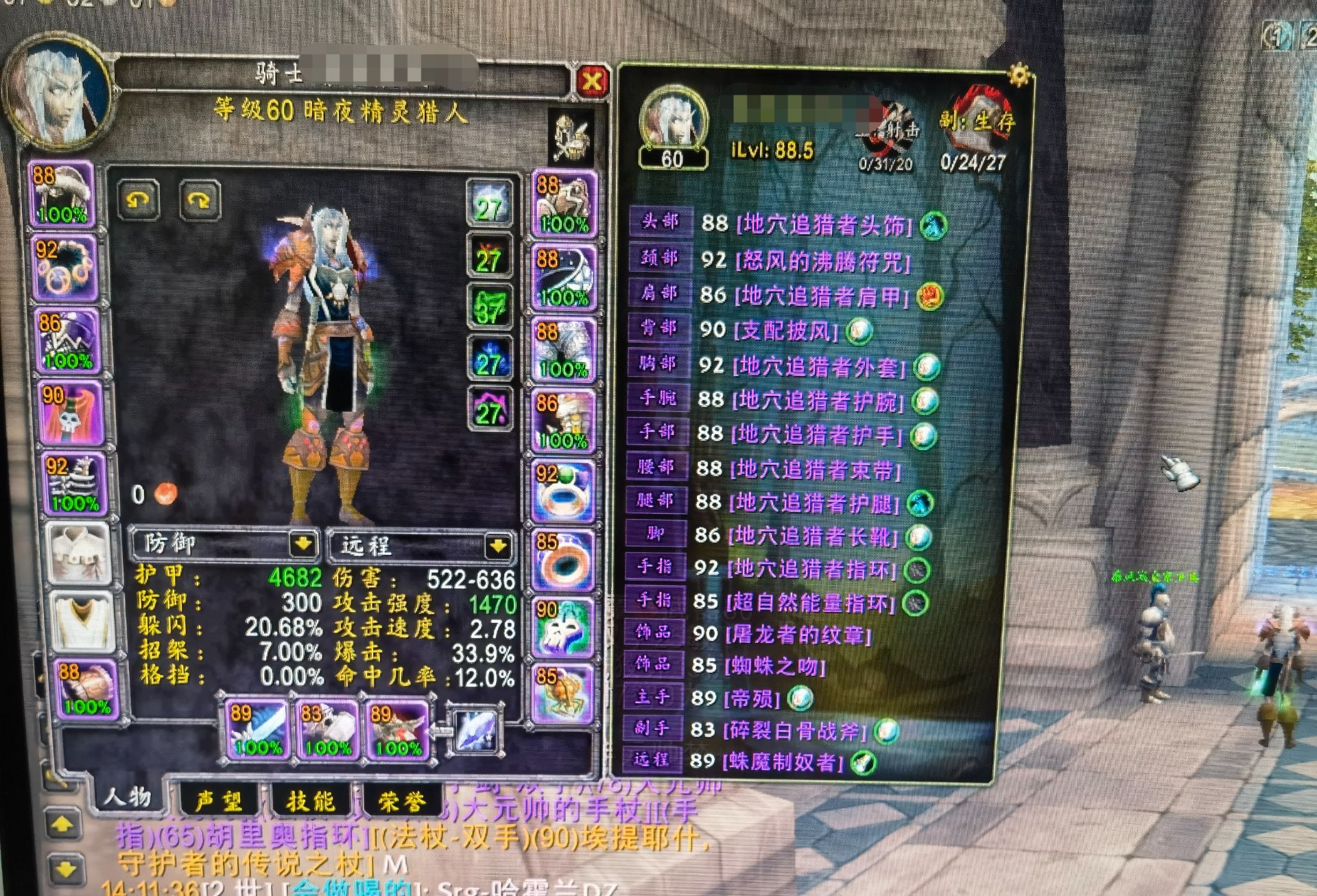Image resolution: width=1317 pixels, height=896 pixels.
Task: Open the 防御 stats dropdown
Action: click(x=302, y=545)
